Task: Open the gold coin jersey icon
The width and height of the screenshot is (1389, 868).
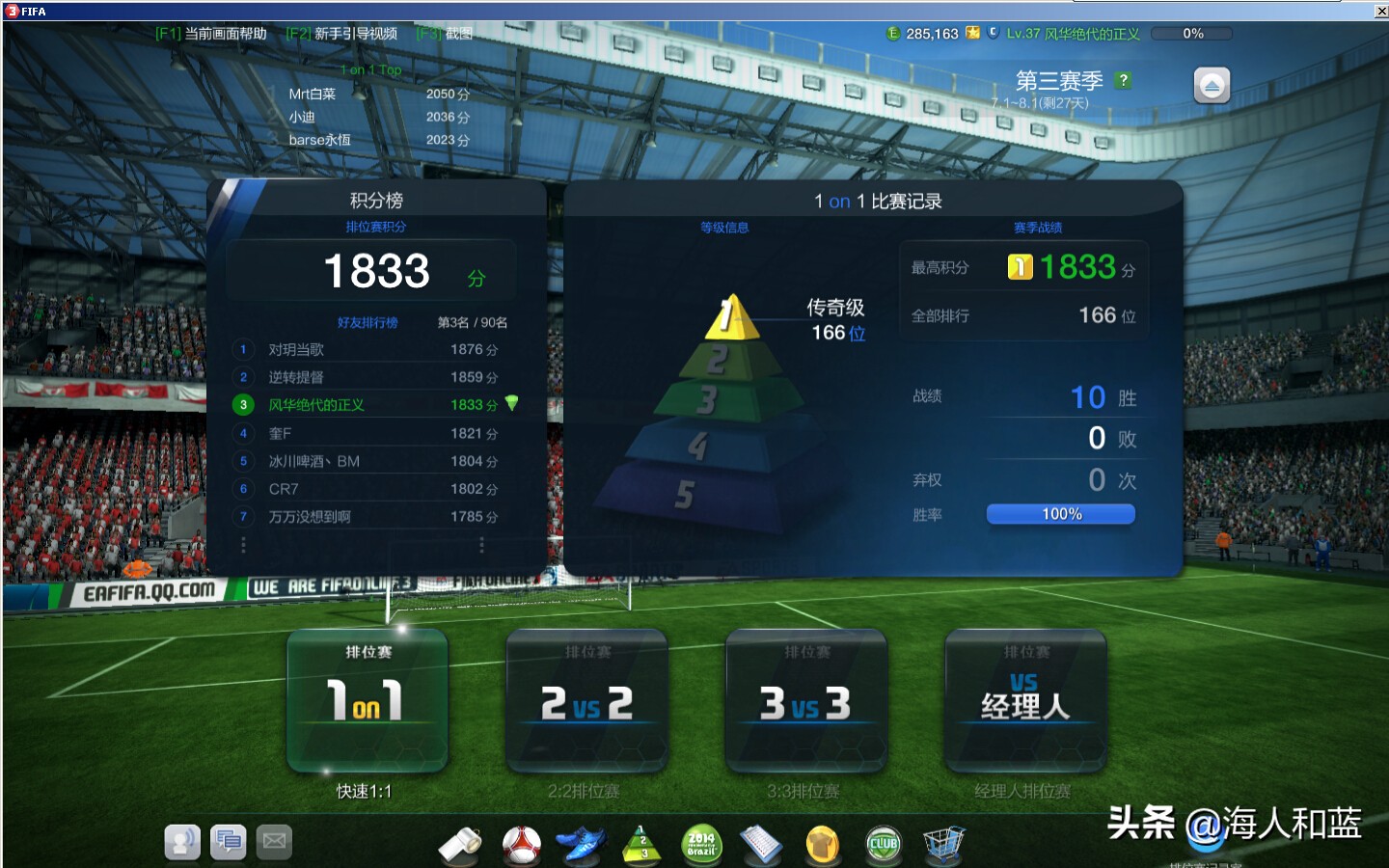Action: [822, 844]
